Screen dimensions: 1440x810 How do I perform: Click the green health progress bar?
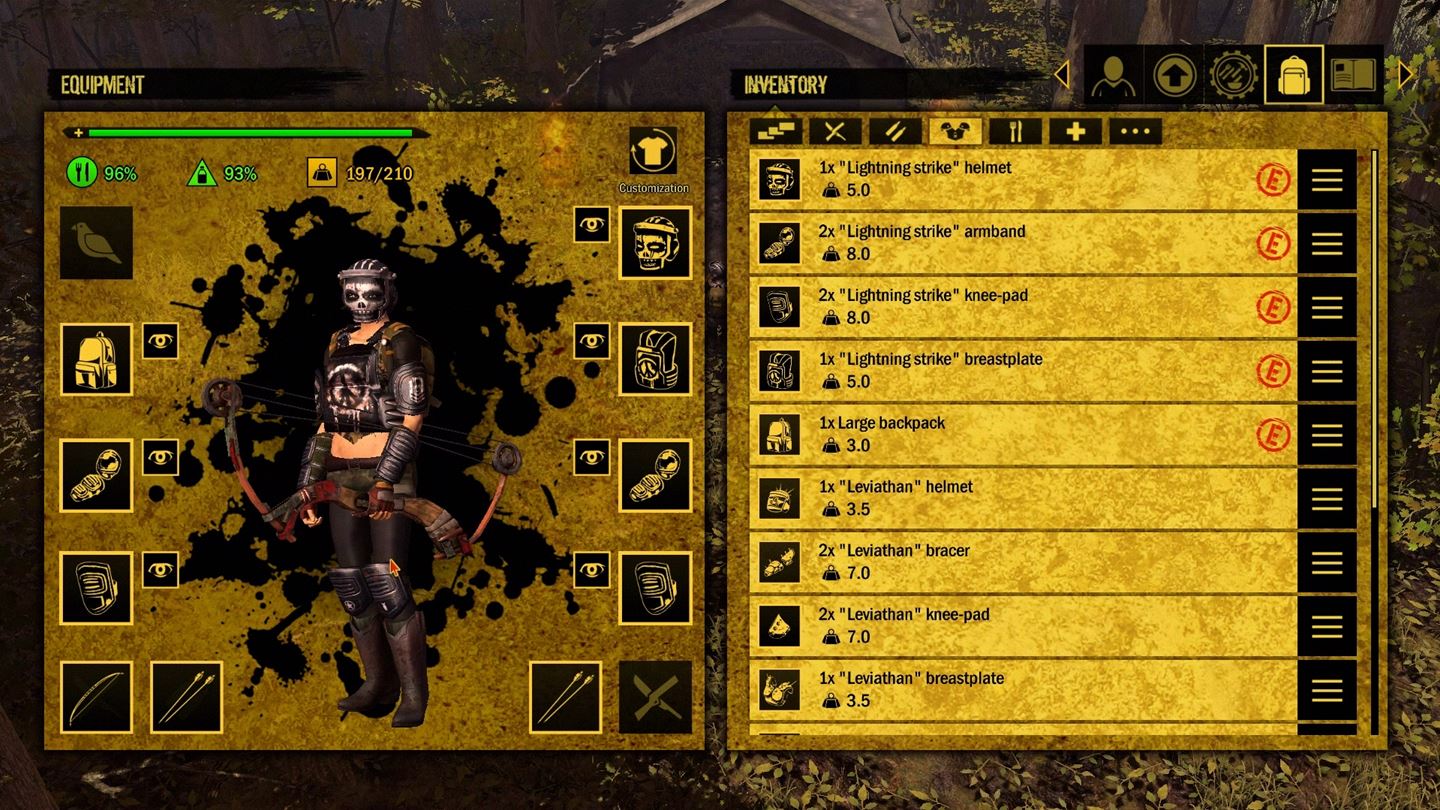tap(250, 131)
